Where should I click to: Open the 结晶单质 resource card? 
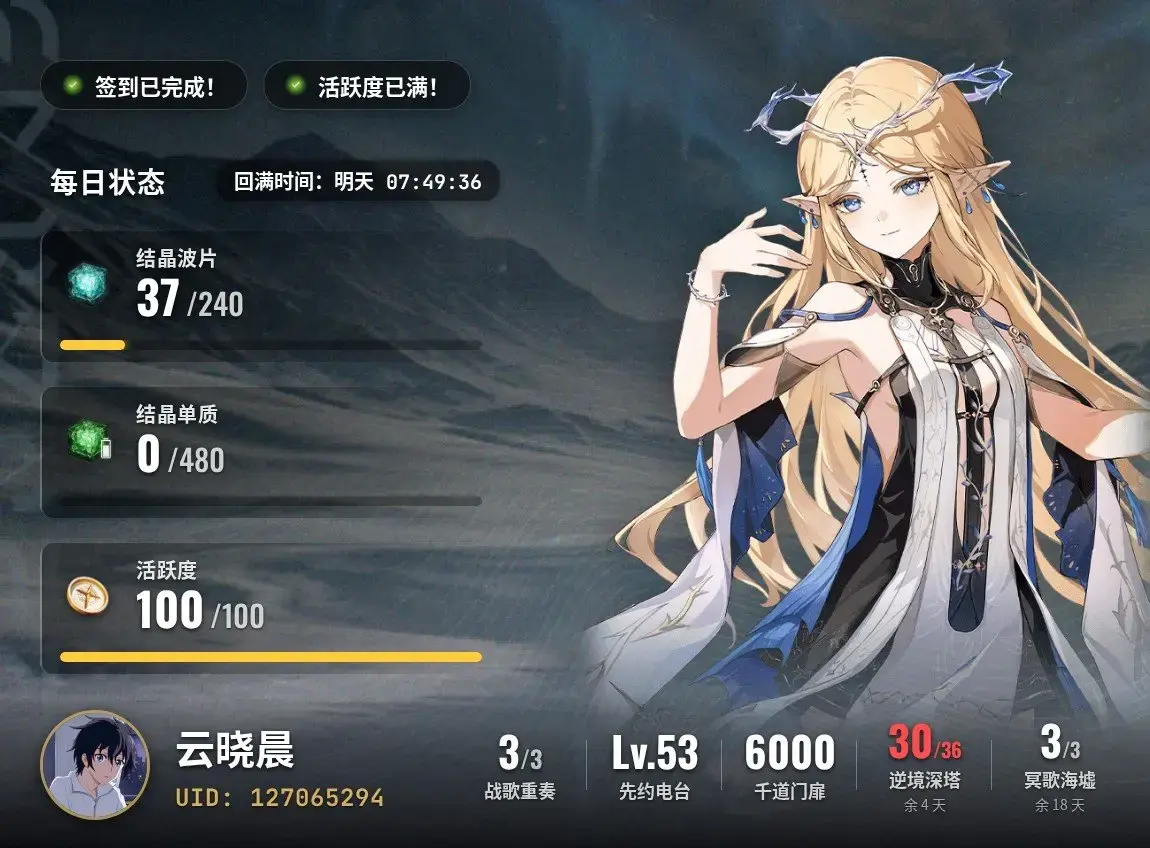pyautogui.click(x=262, y=452)
